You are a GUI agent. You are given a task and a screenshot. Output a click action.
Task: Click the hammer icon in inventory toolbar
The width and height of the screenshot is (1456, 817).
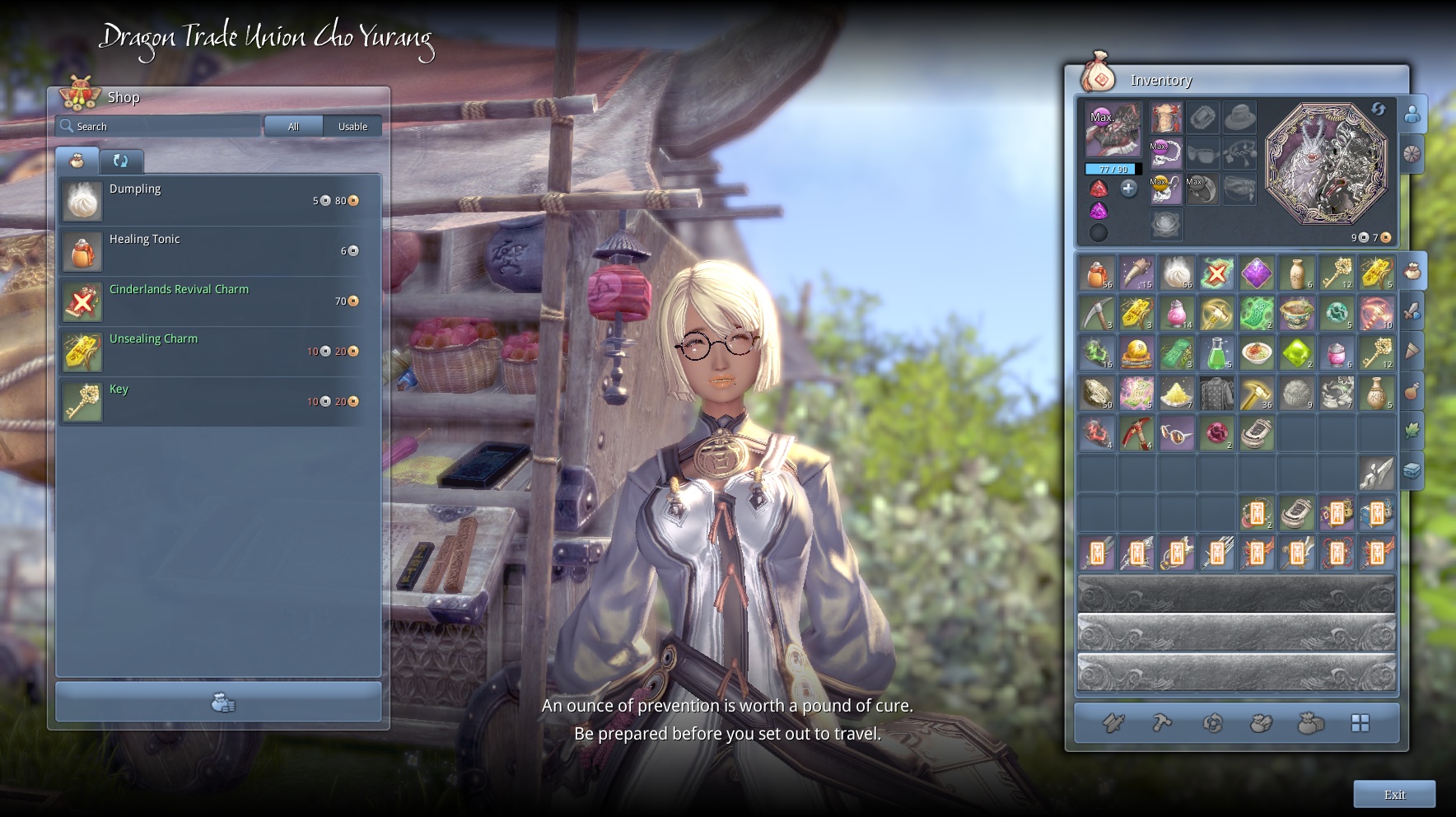[x=1162, y=723]
